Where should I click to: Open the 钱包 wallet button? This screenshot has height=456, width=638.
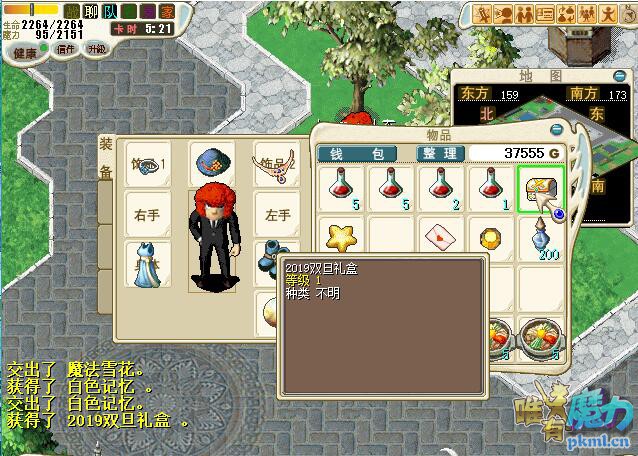(357, 153)
